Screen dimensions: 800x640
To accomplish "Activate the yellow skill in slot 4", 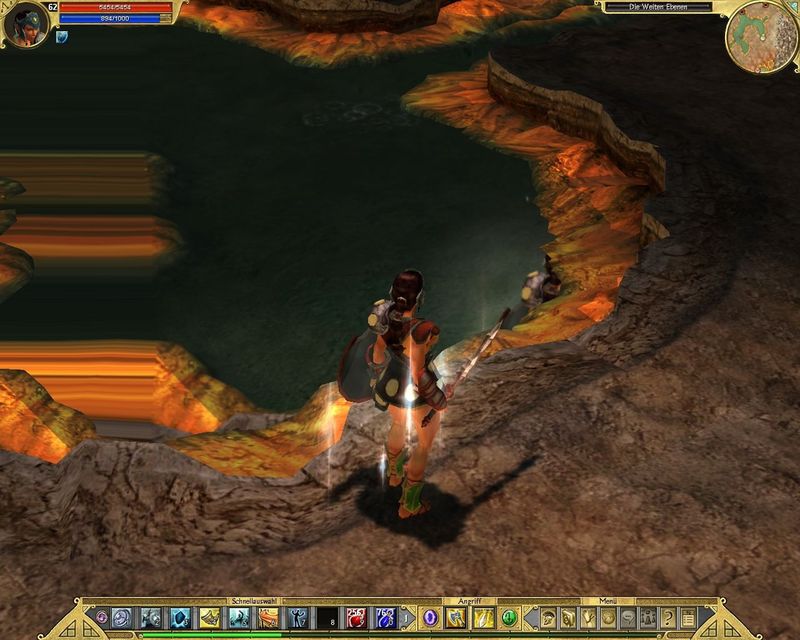I will click(210, 618).
